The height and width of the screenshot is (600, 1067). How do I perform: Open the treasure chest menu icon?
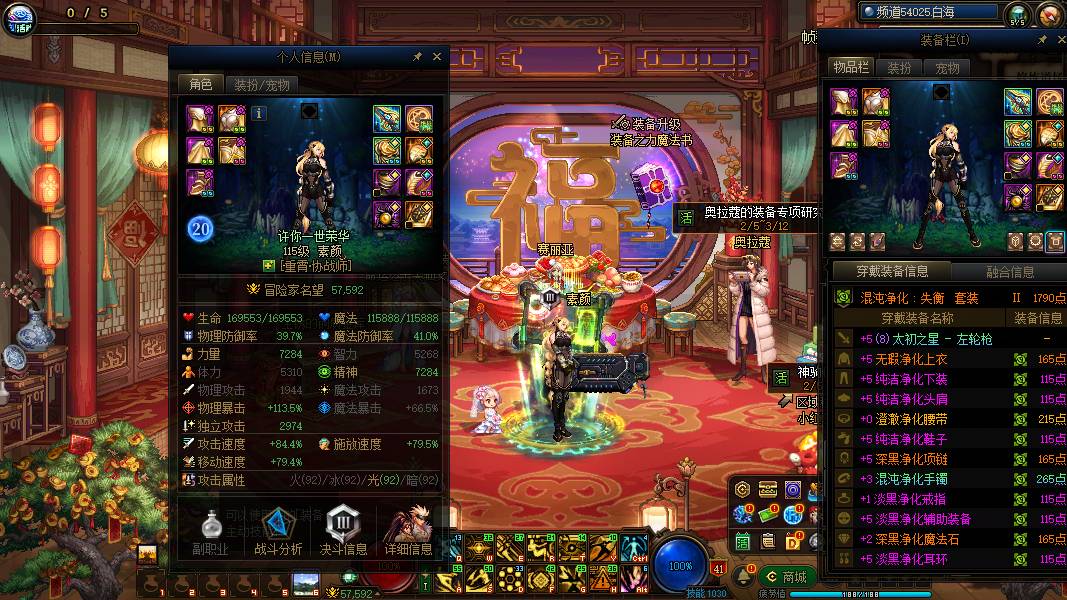[x=768, y=489]
